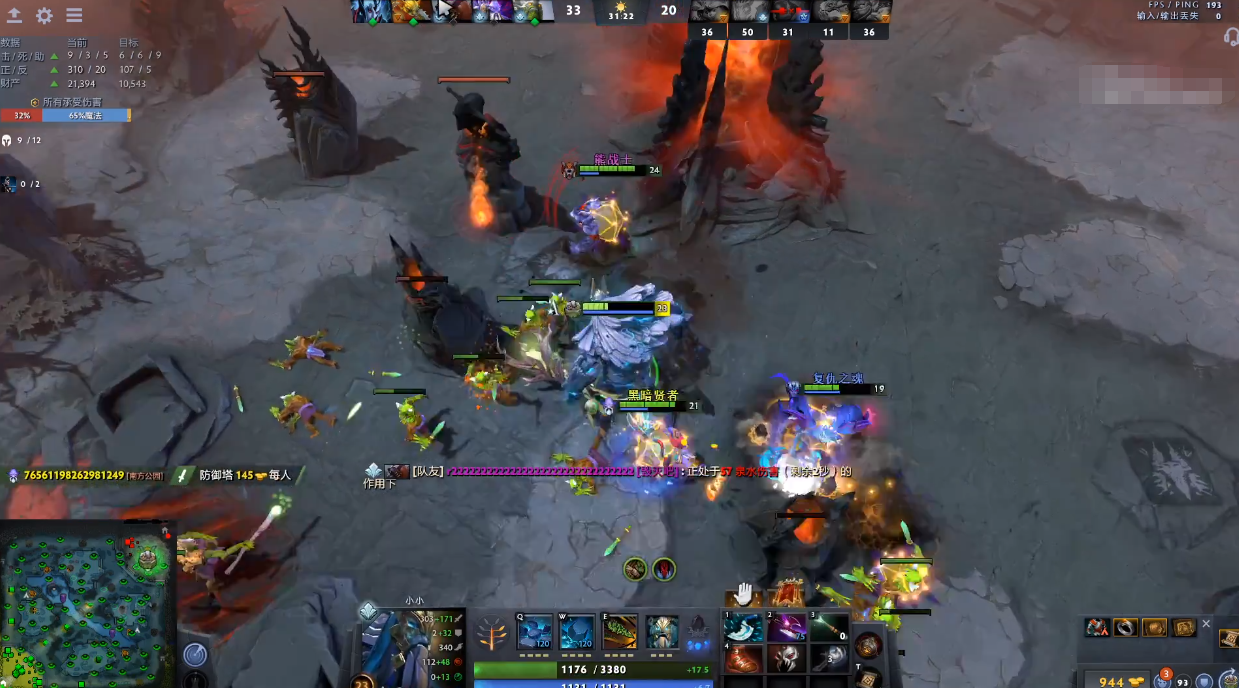Select the green wand item in slot 3

[x=829, y=628]
